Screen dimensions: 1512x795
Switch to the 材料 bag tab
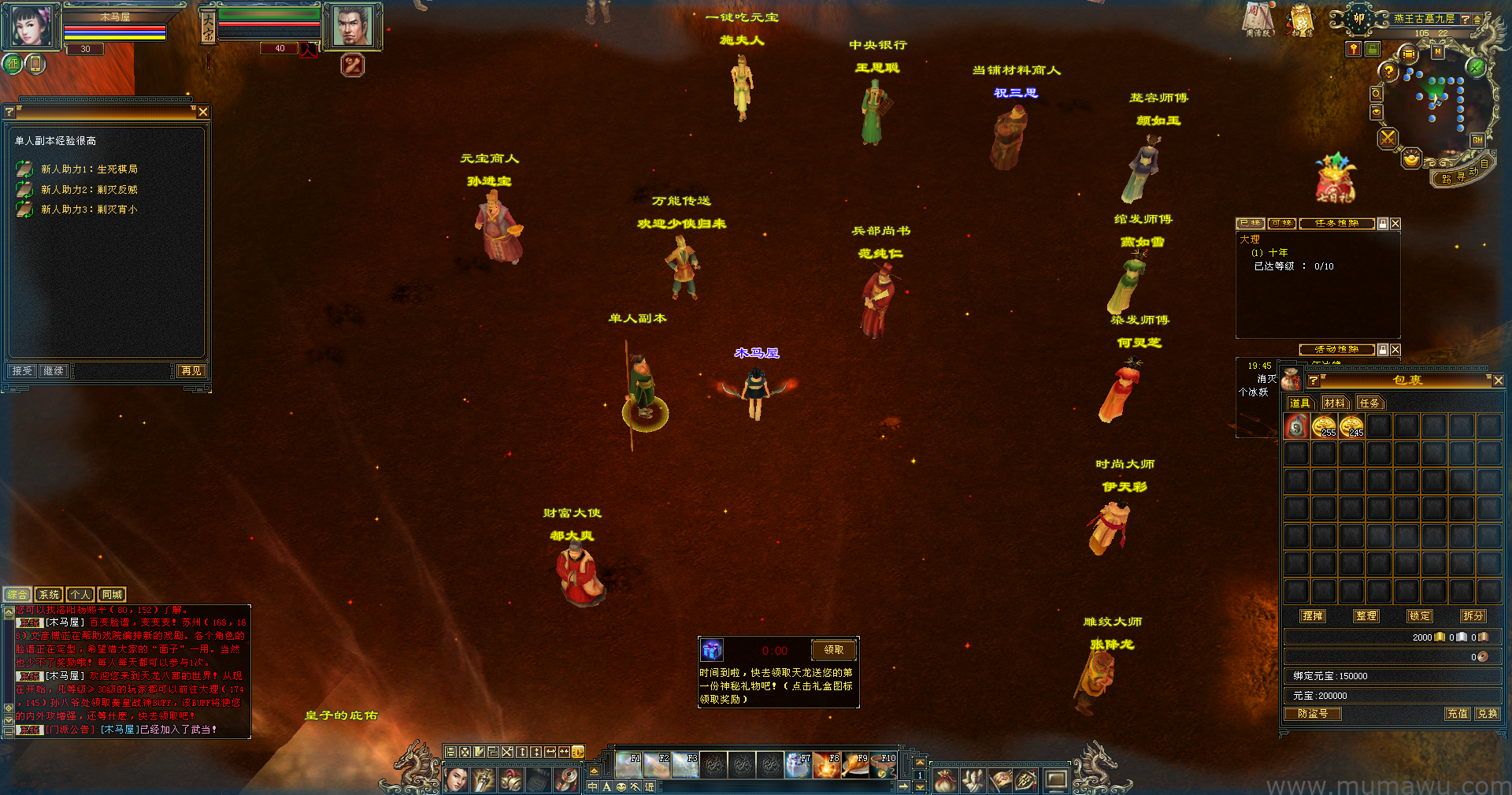pyautogui.click(x=1335, y=403)
